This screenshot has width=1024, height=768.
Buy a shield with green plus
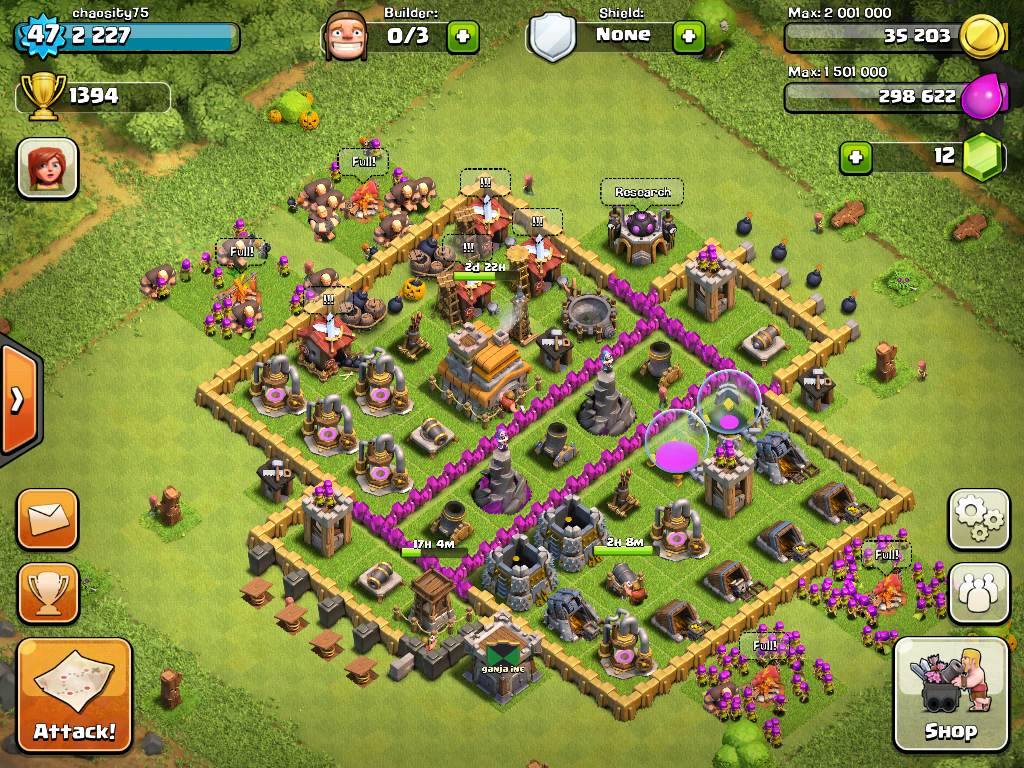coord(688,37)
